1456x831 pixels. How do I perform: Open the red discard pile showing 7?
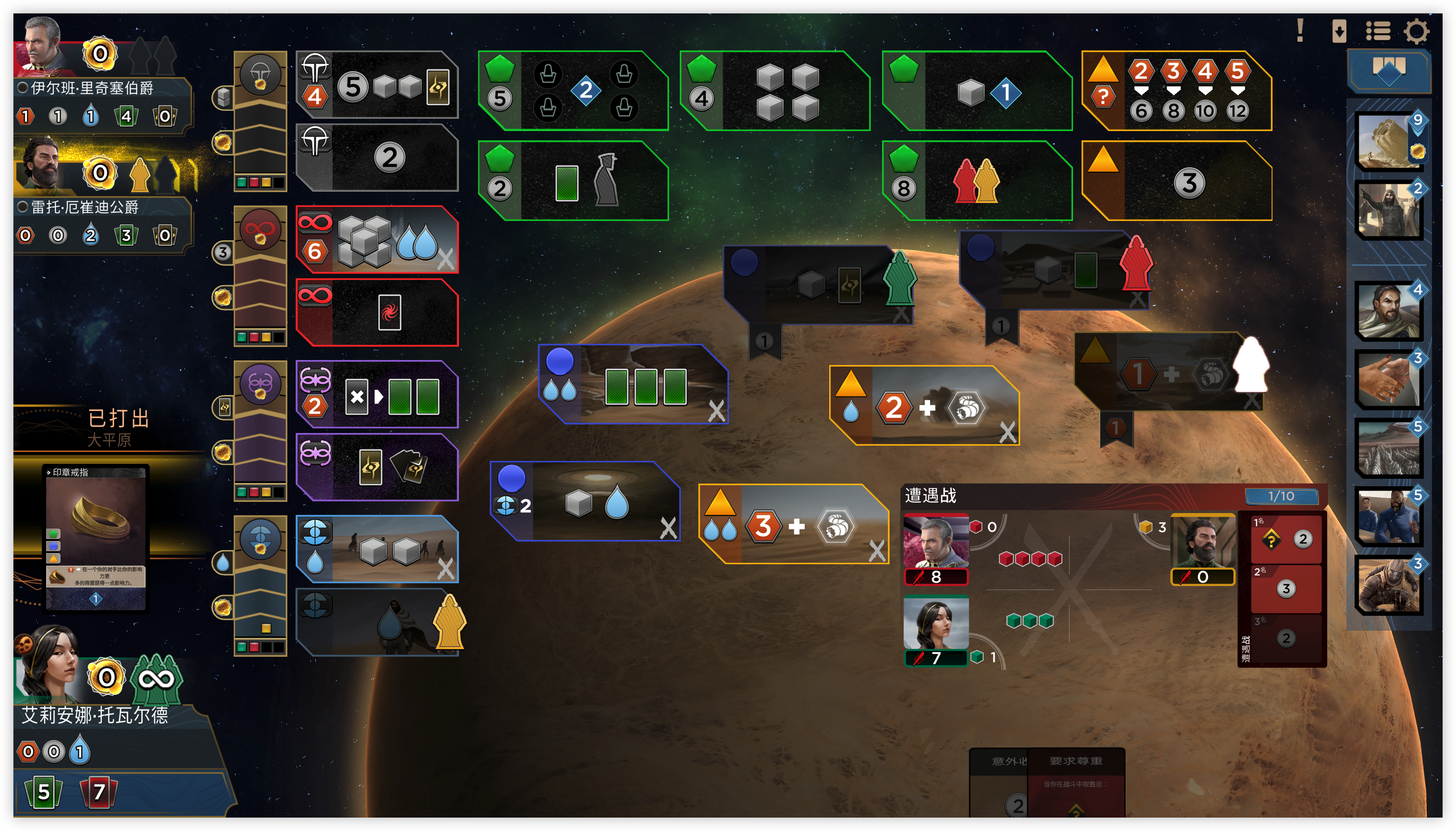98,792
